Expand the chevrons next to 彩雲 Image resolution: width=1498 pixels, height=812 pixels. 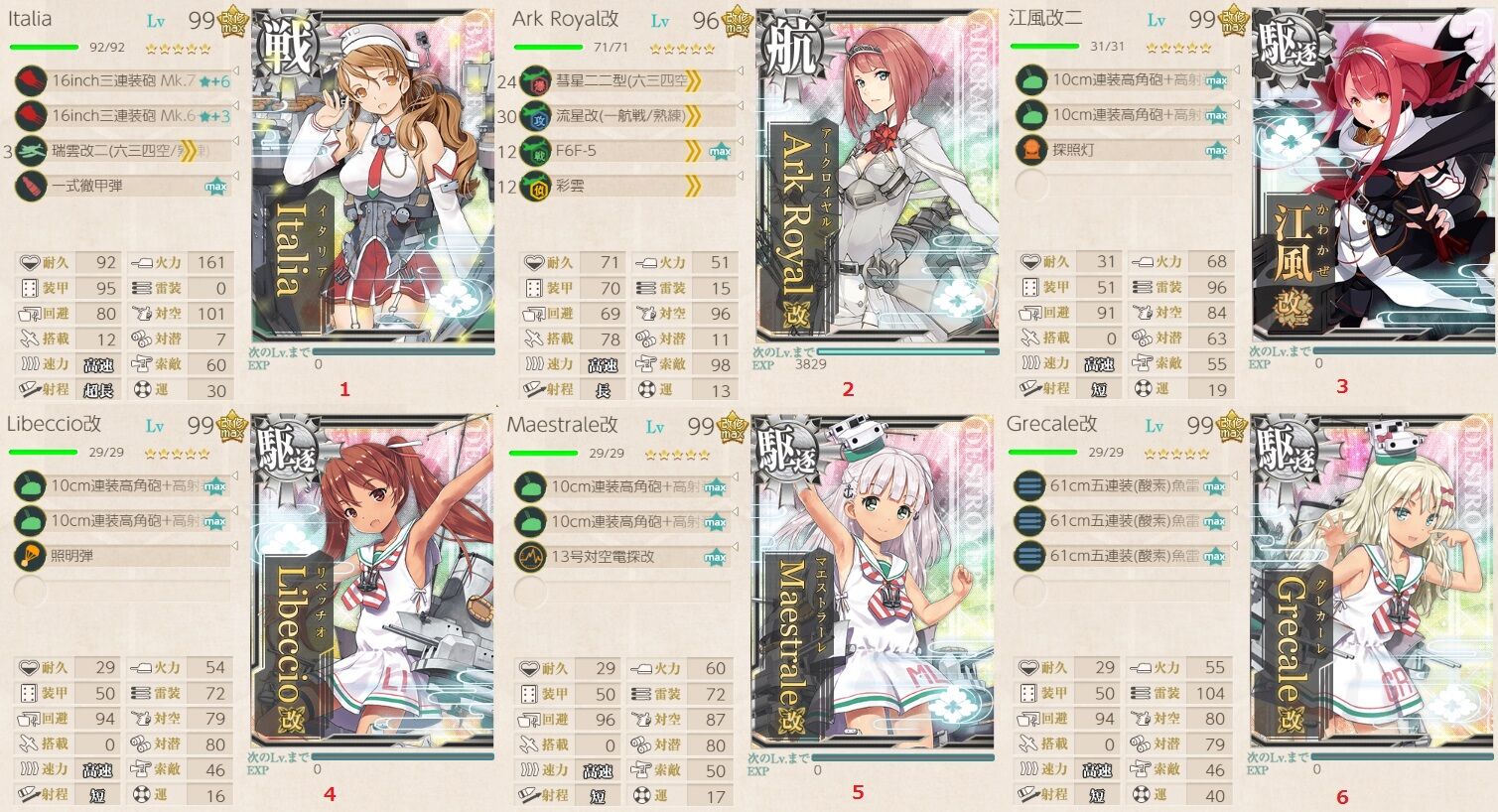click(694, 187)
